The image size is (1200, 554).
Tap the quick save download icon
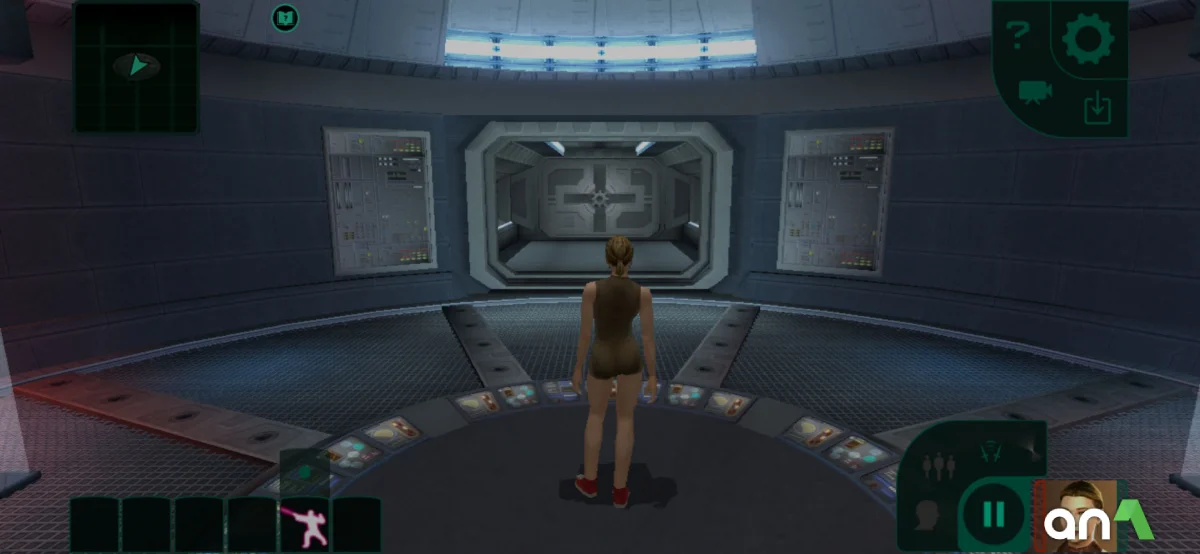[1097, 106]
